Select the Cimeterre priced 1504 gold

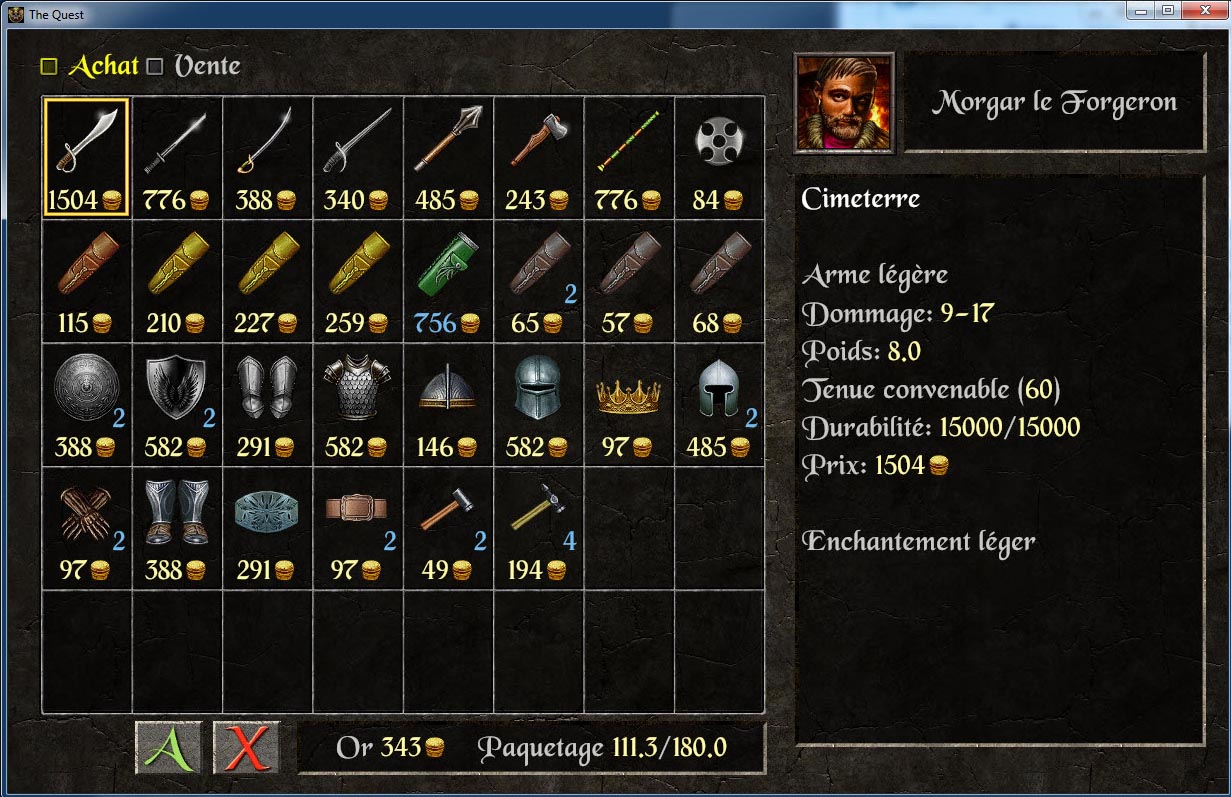[86, 156]
